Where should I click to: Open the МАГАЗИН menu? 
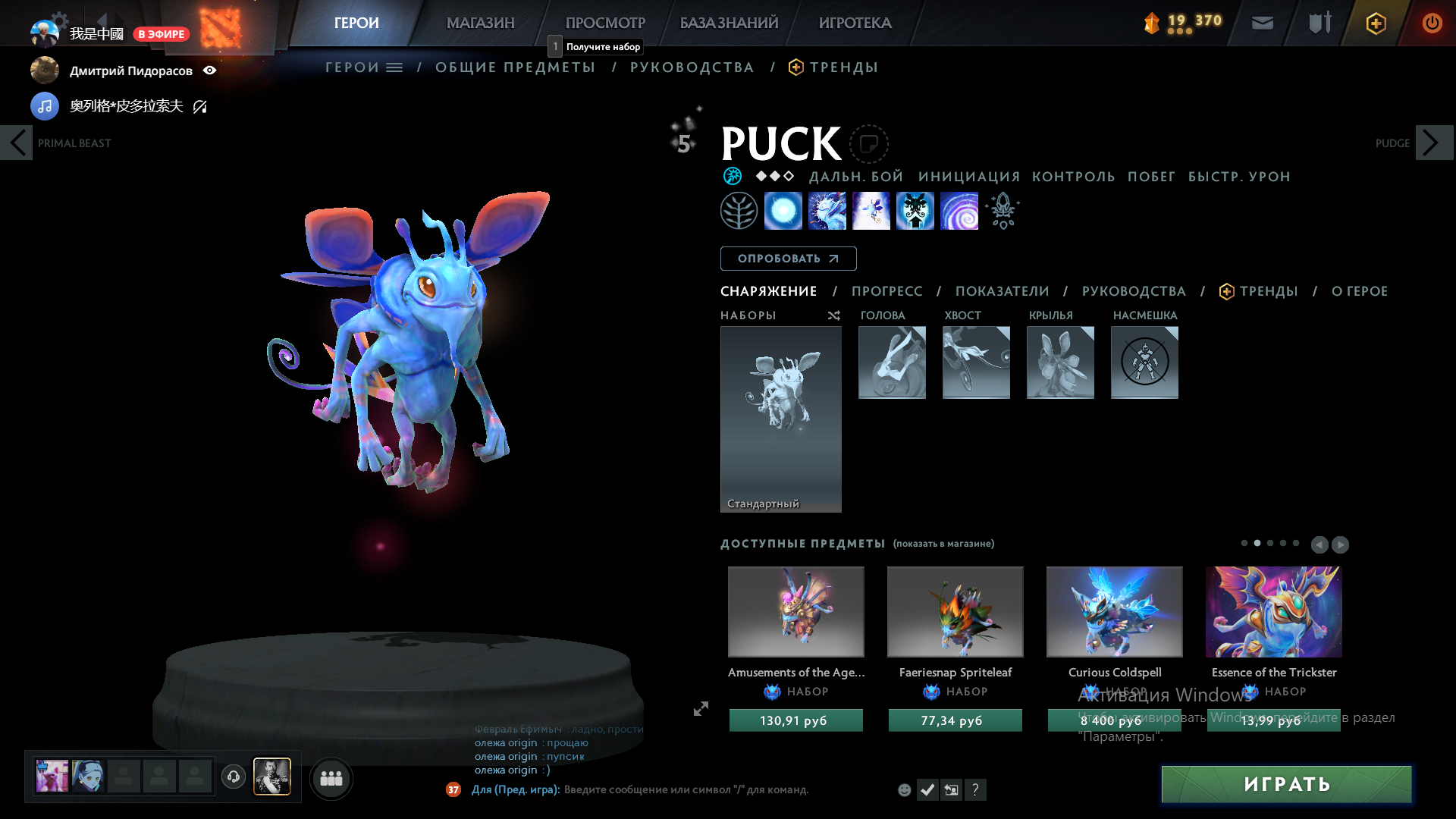coord(479,23)
